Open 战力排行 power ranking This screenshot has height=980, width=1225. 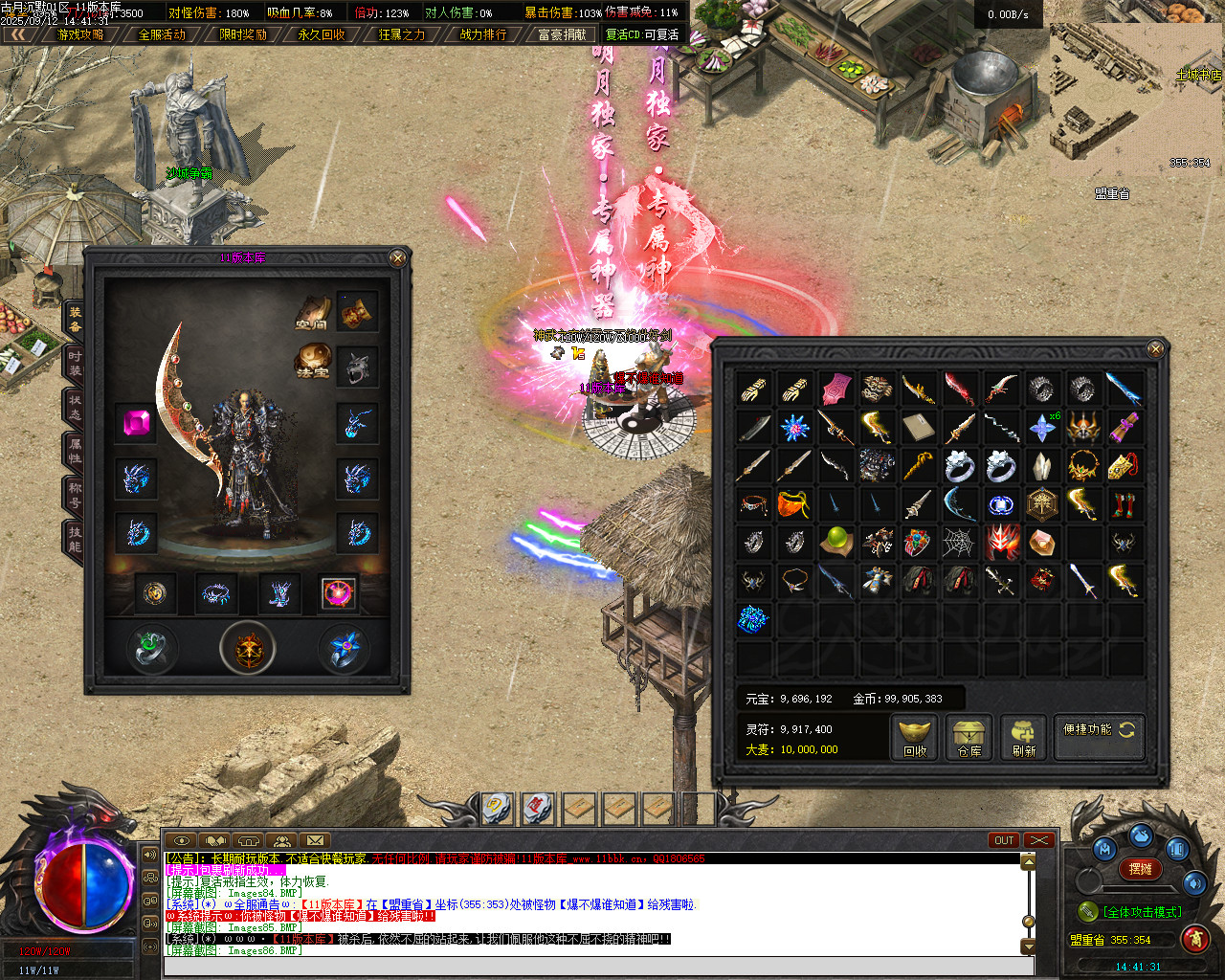pyautogui.click(x=483, y=34)
